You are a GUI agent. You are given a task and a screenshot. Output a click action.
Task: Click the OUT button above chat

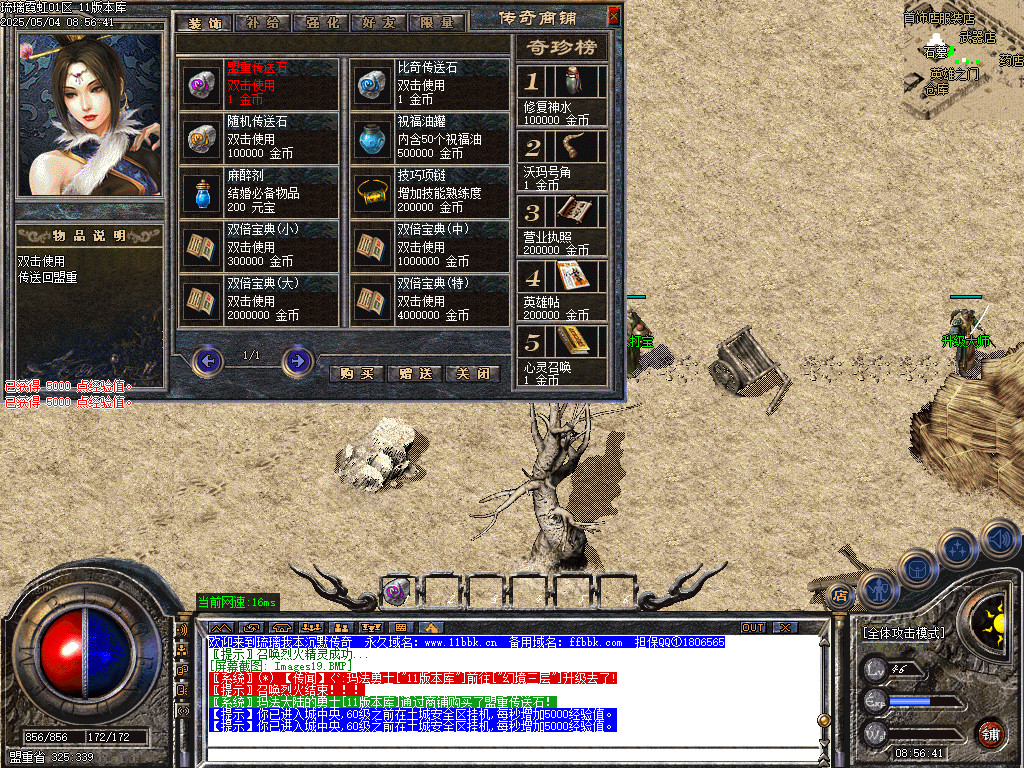(753, 627)
